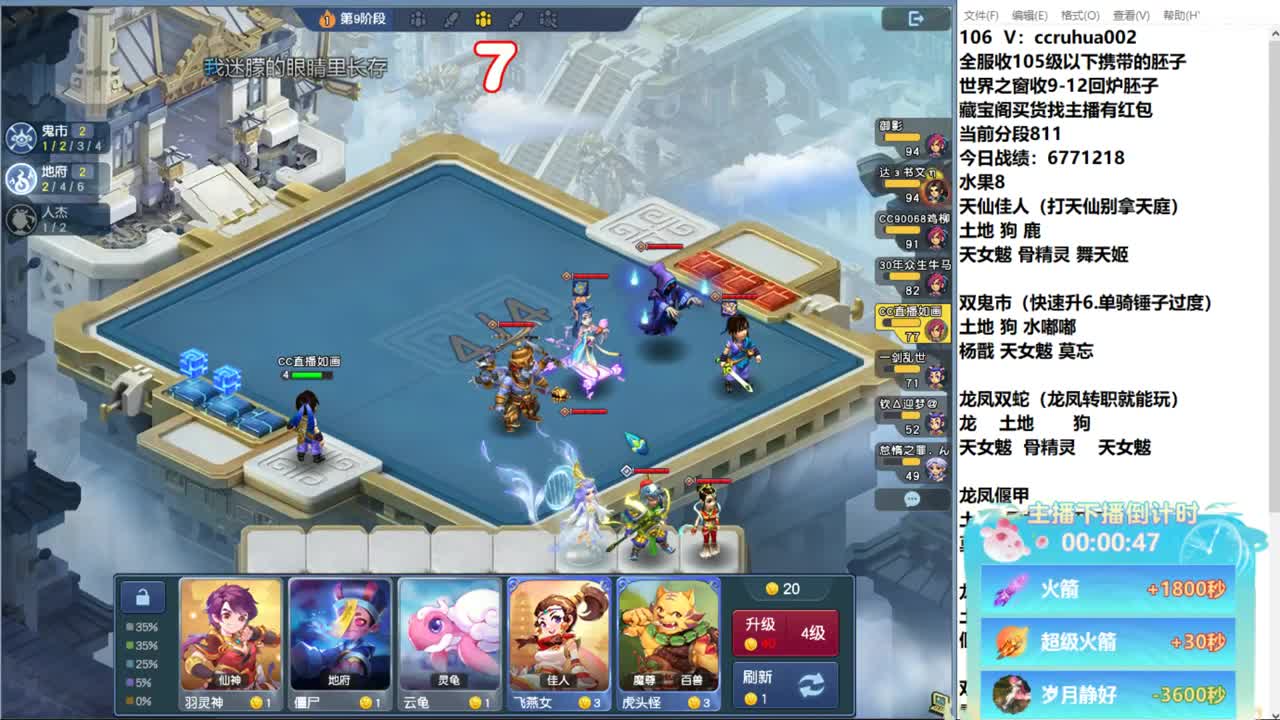Click the 火箭 +1800秒 gift button
1280x720 pixels.
pos(1108,590)
